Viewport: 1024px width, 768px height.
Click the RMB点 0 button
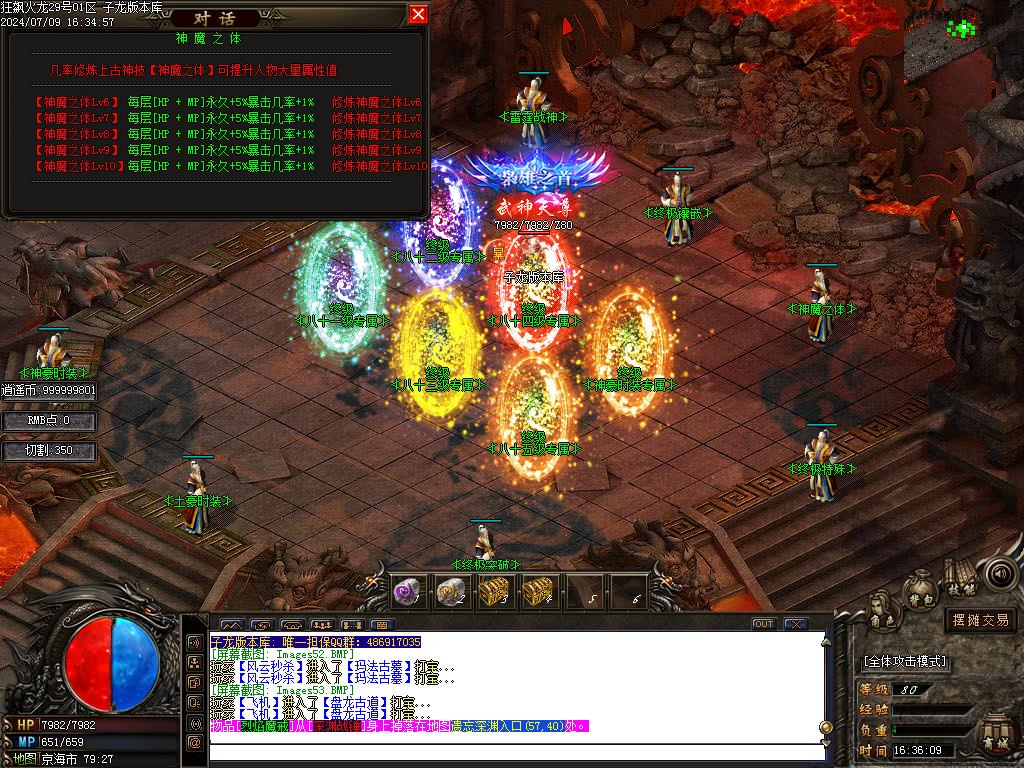tap(49, 421)
